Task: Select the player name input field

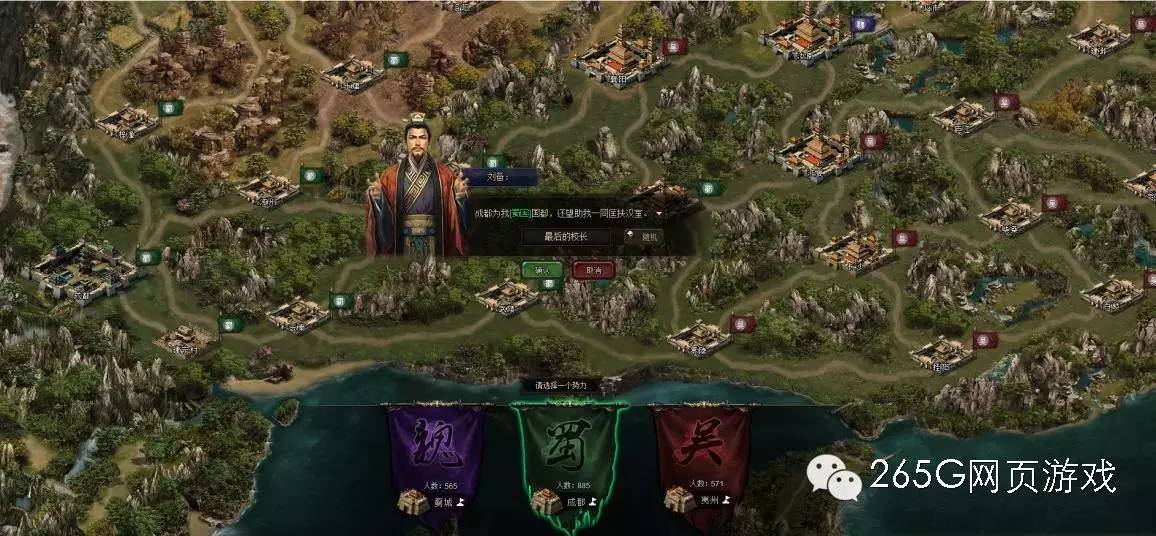Action: click(565, 237)
